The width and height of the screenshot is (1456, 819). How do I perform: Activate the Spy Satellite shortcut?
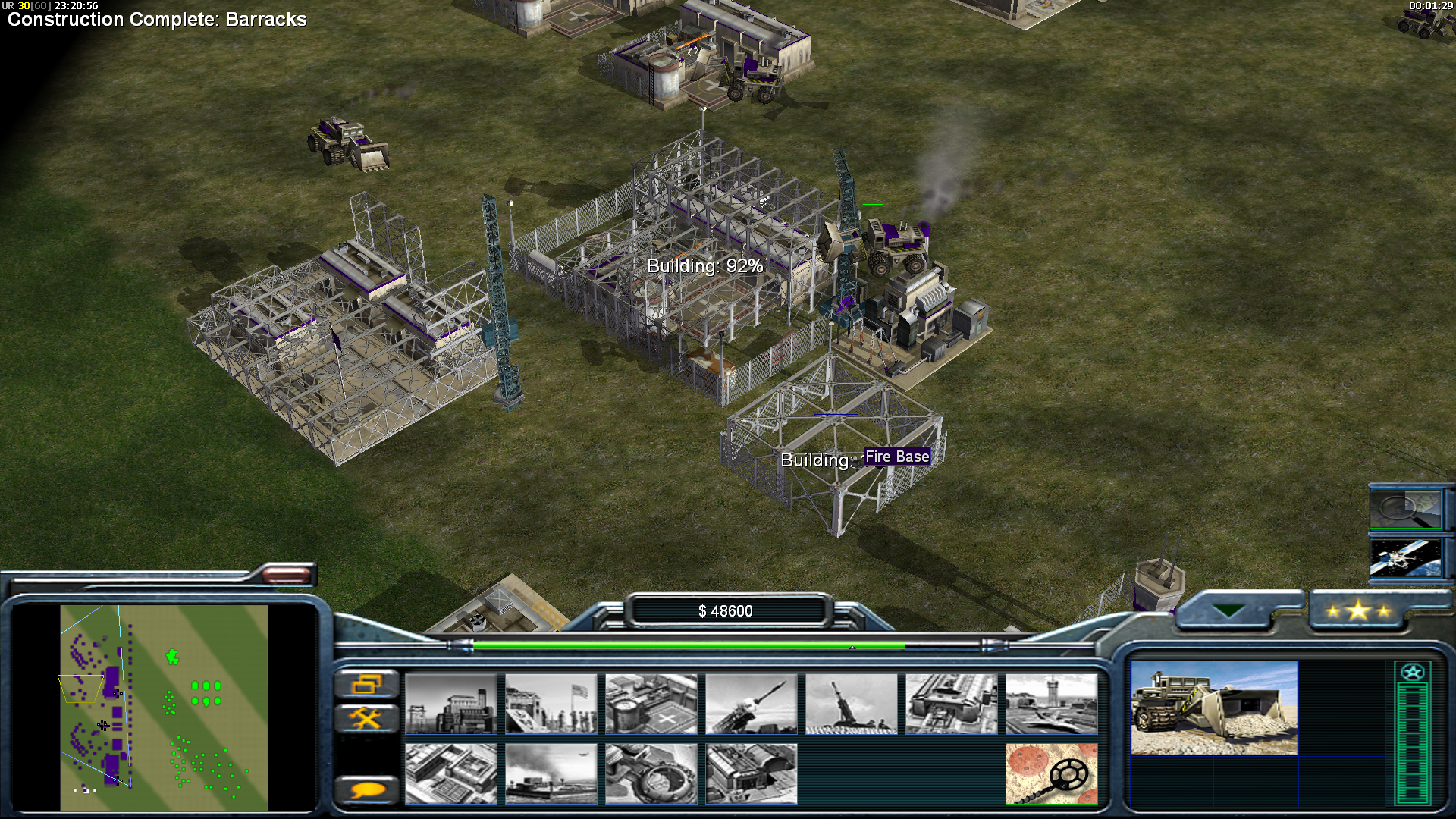pos(1405,557)
